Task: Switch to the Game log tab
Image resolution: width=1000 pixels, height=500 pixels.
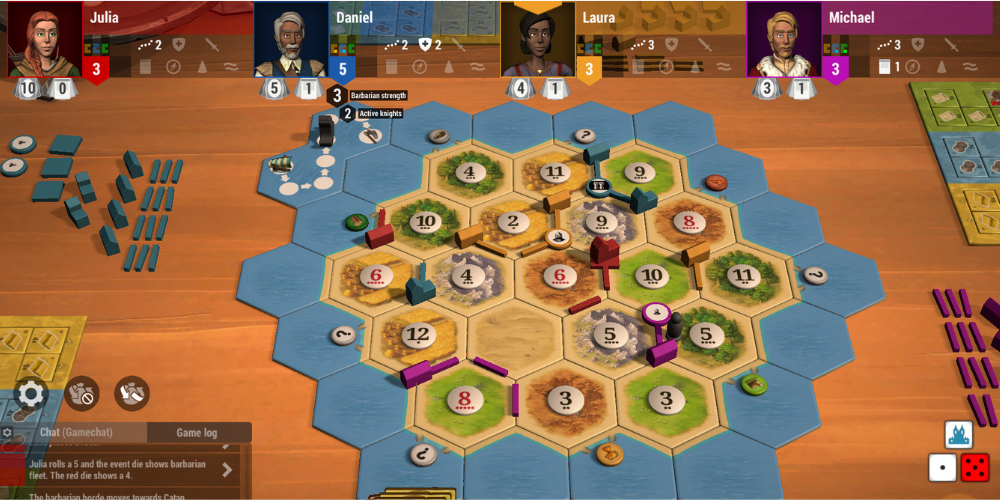Action: click(197, 432)
